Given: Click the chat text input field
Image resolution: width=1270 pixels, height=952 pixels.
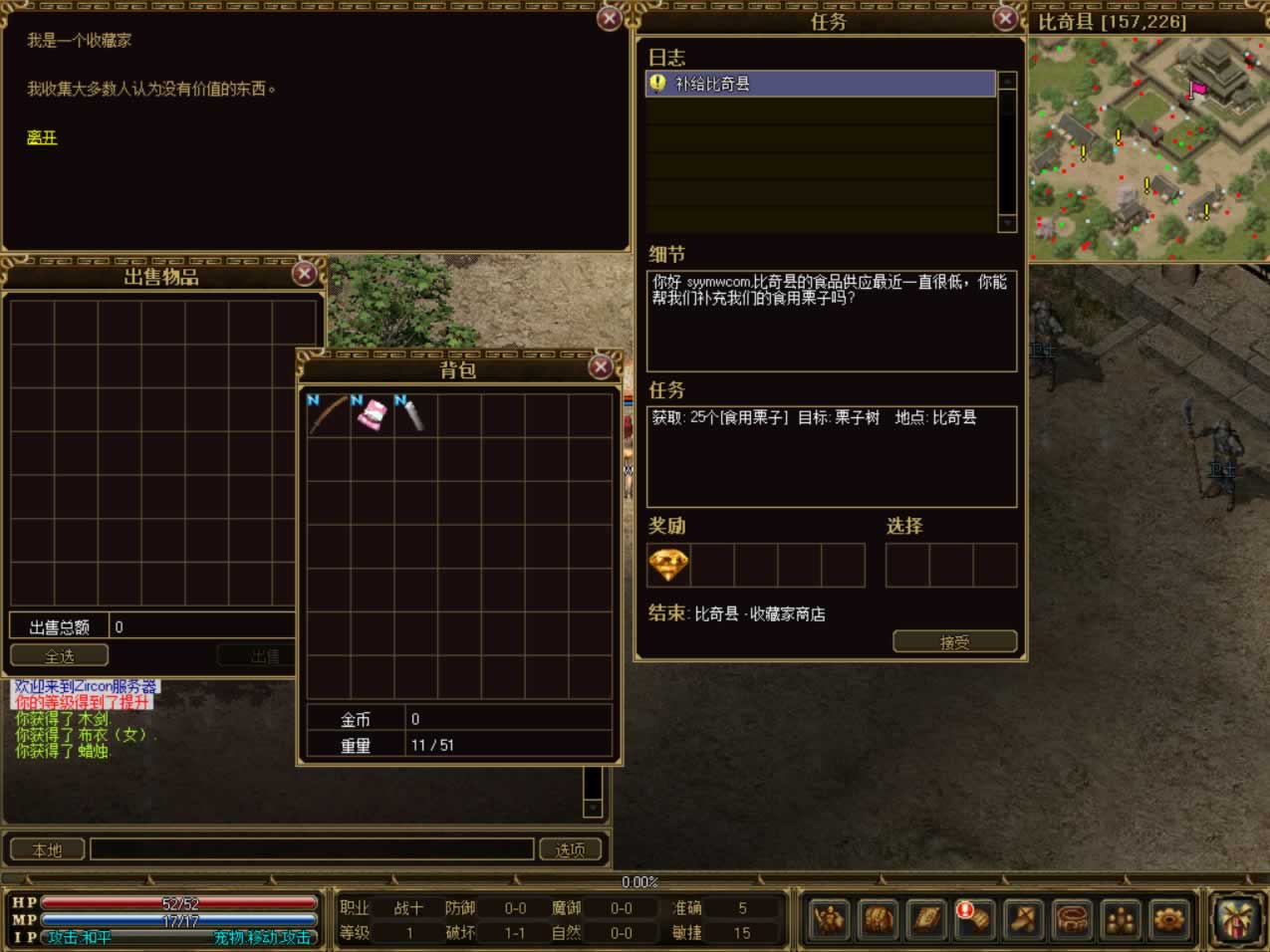Looking at the screenshot, I should pyautogui.click(x=312, y=849).
